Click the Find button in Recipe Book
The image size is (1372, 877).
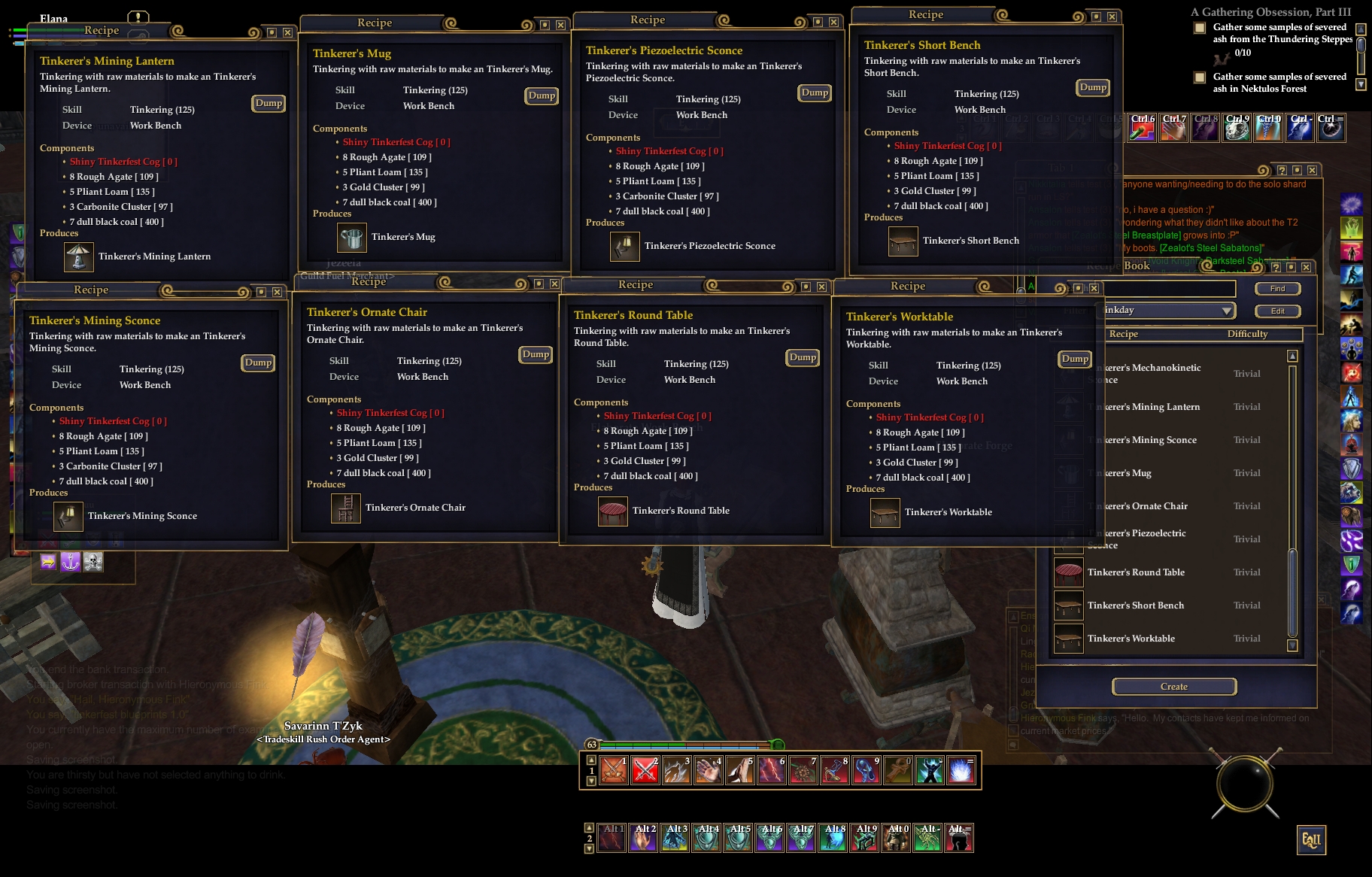tap(1277, 289)
